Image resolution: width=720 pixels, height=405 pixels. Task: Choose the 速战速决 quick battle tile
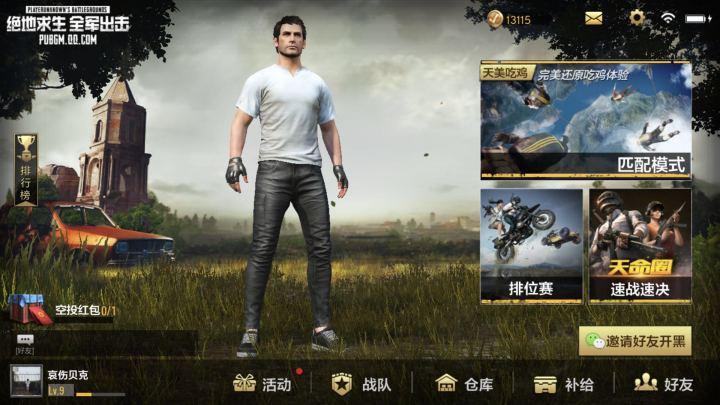pyautogui.click(x=639, y=246)
